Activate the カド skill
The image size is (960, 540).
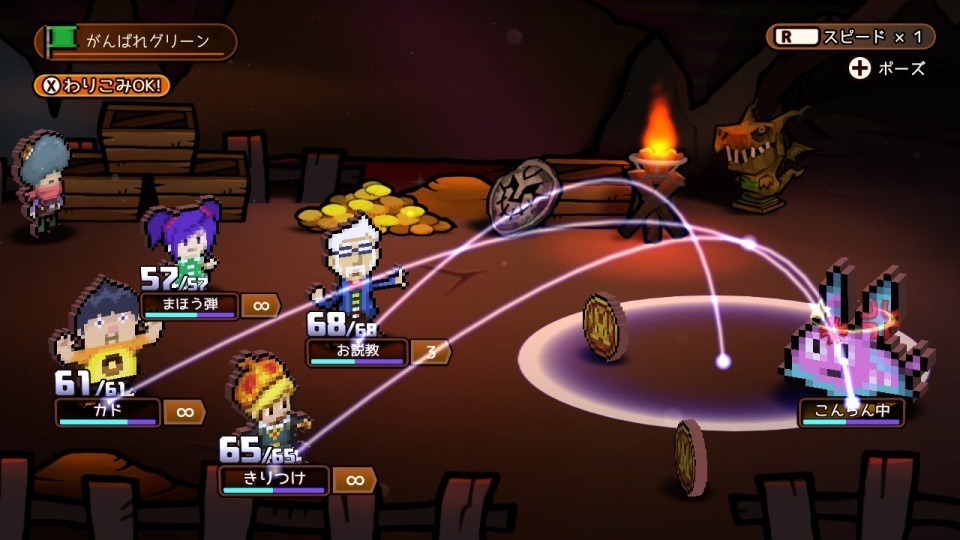108,412
